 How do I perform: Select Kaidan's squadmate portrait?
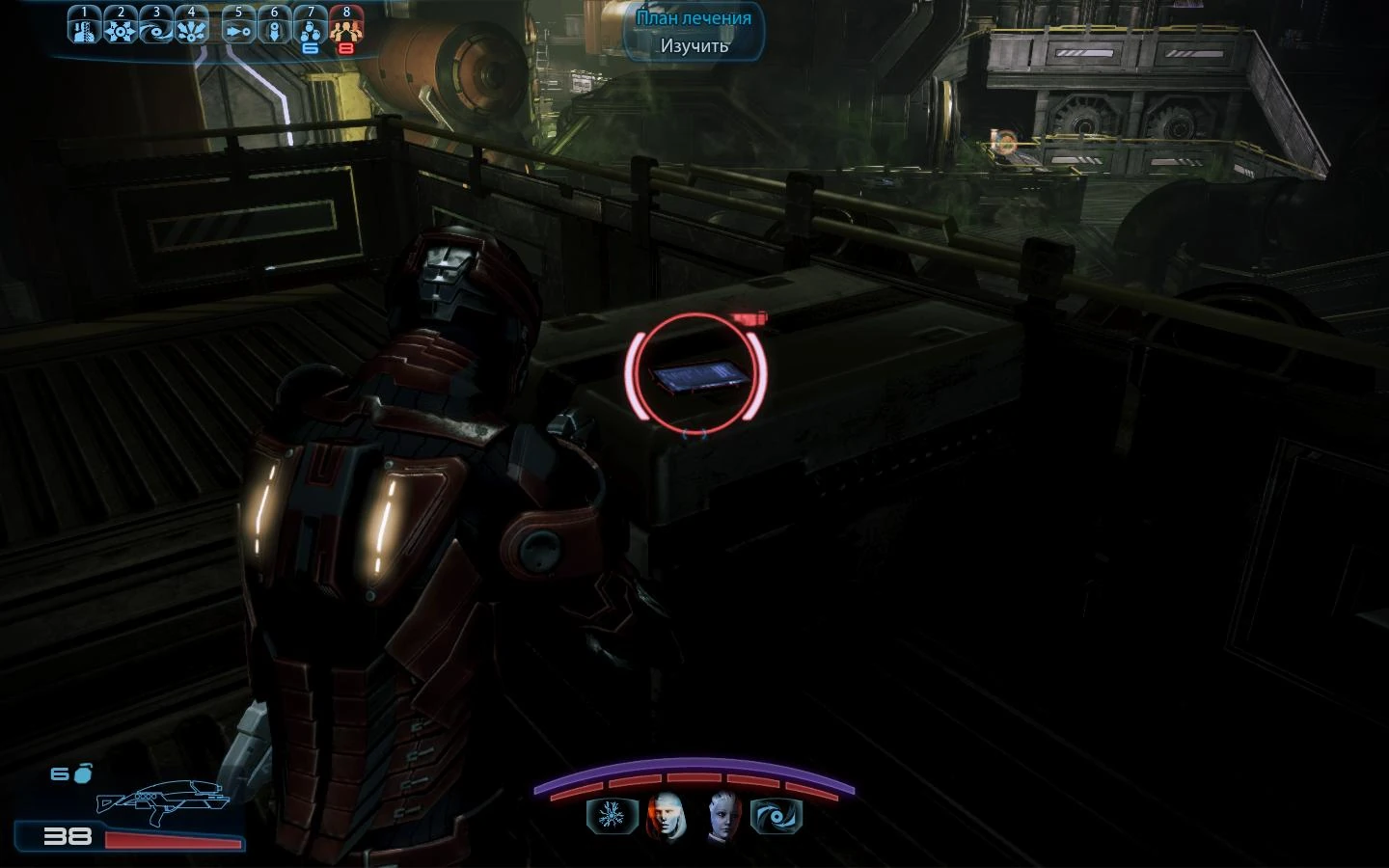click(667, 815)
